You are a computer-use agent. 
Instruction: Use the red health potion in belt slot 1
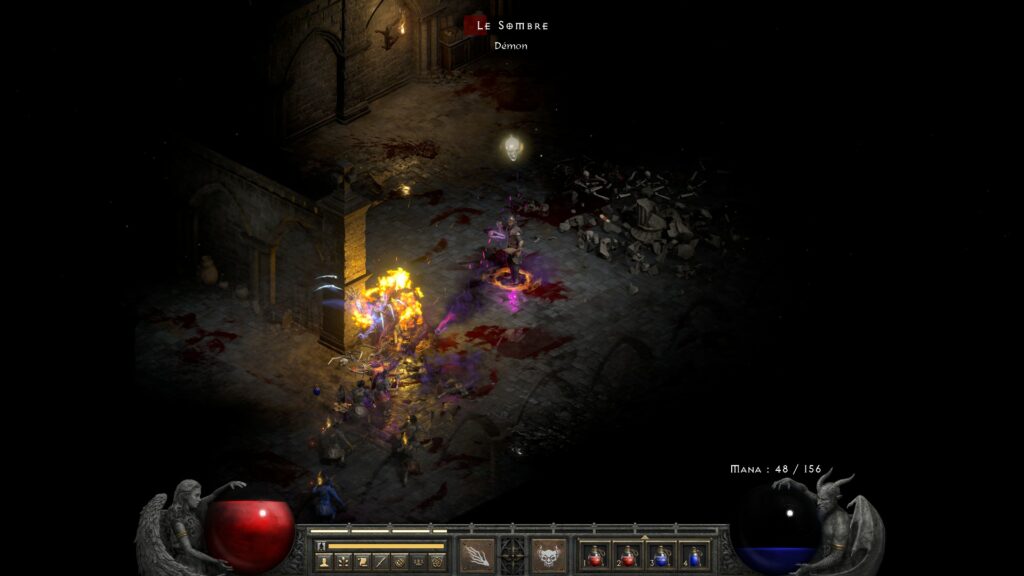tap(596, 555)
